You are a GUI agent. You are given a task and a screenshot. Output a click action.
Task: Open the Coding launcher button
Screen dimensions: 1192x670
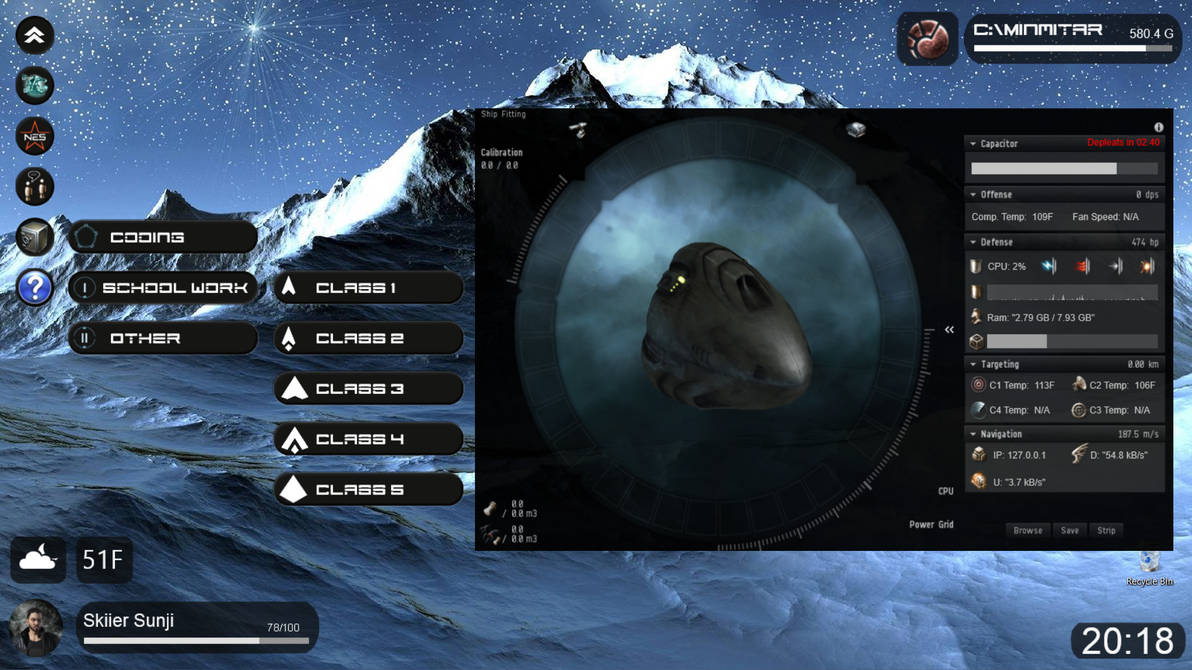tap(163, 237)
